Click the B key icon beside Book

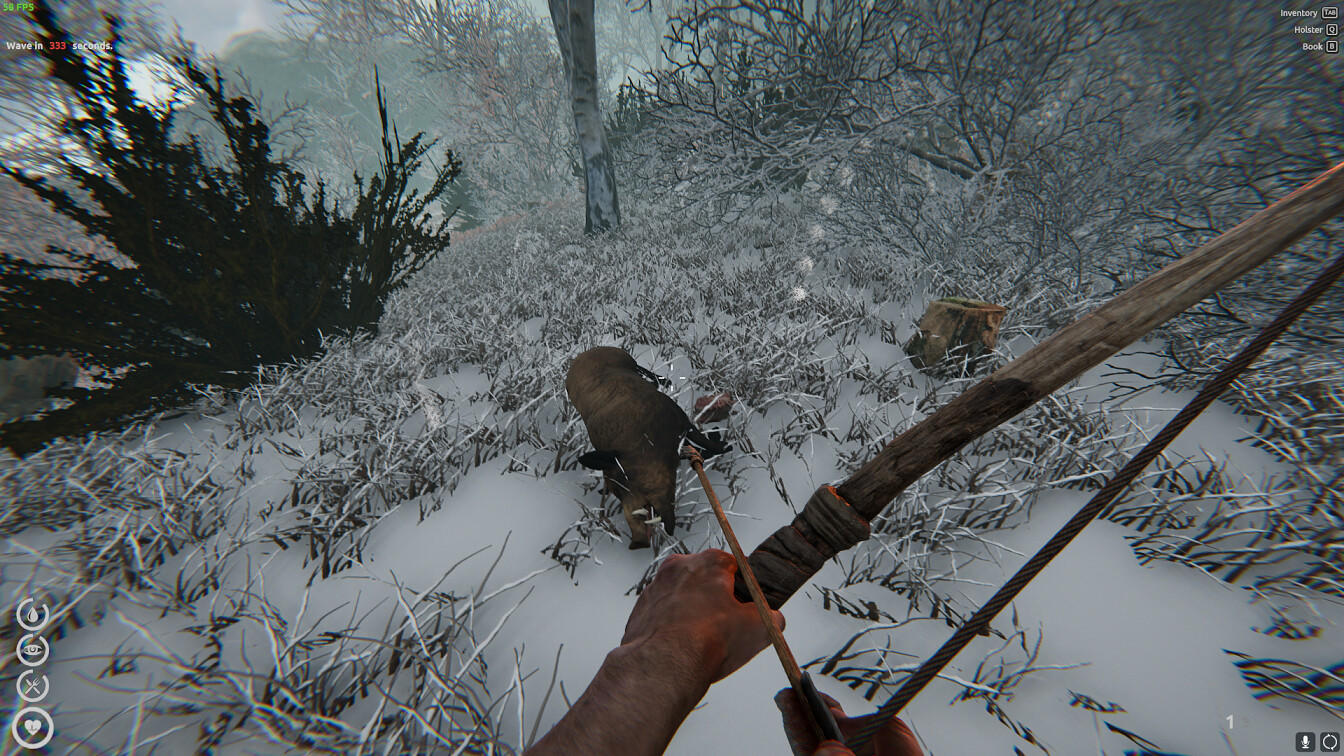[x=1332, y=46]
